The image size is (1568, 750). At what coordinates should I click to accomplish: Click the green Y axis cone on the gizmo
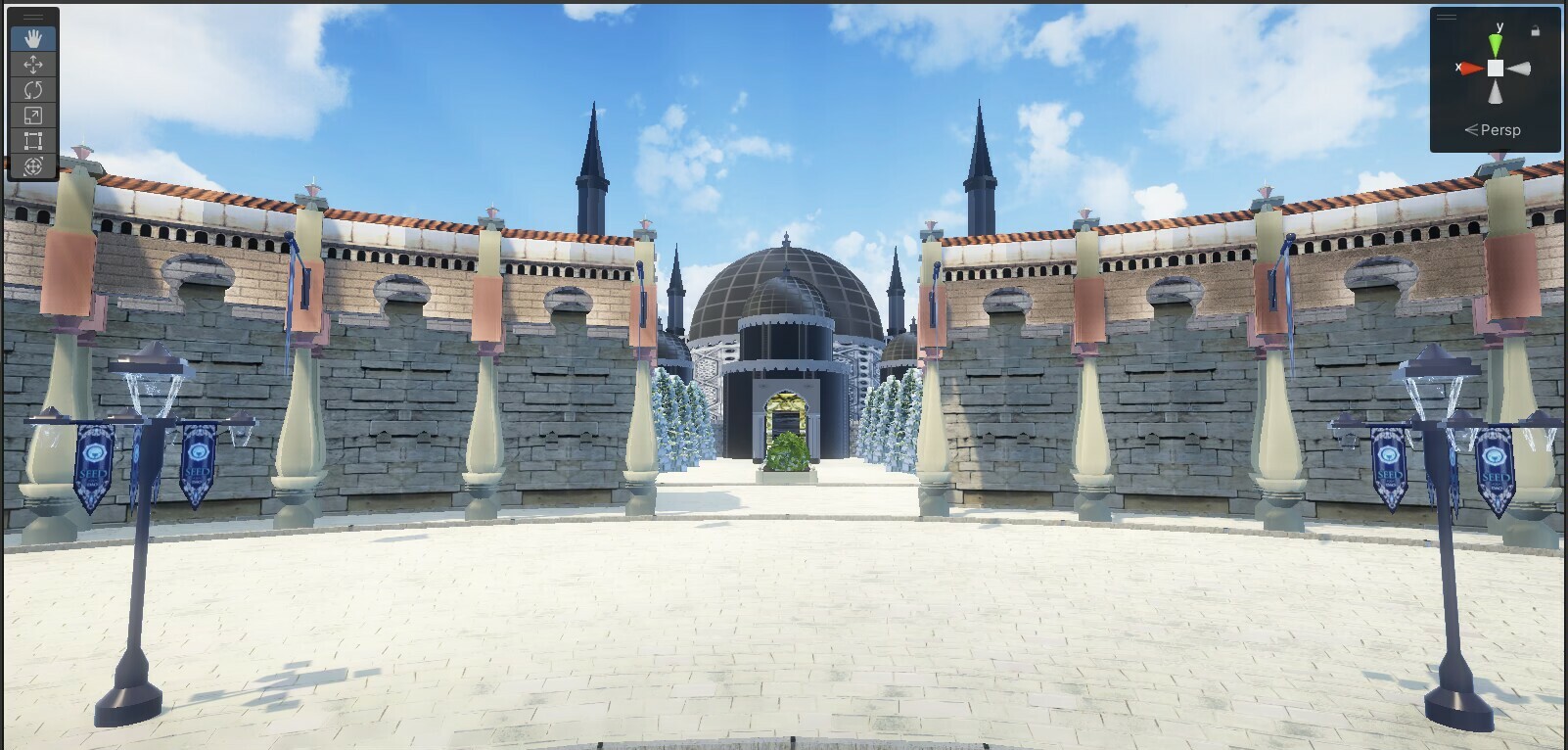[x=1496, y=44]
